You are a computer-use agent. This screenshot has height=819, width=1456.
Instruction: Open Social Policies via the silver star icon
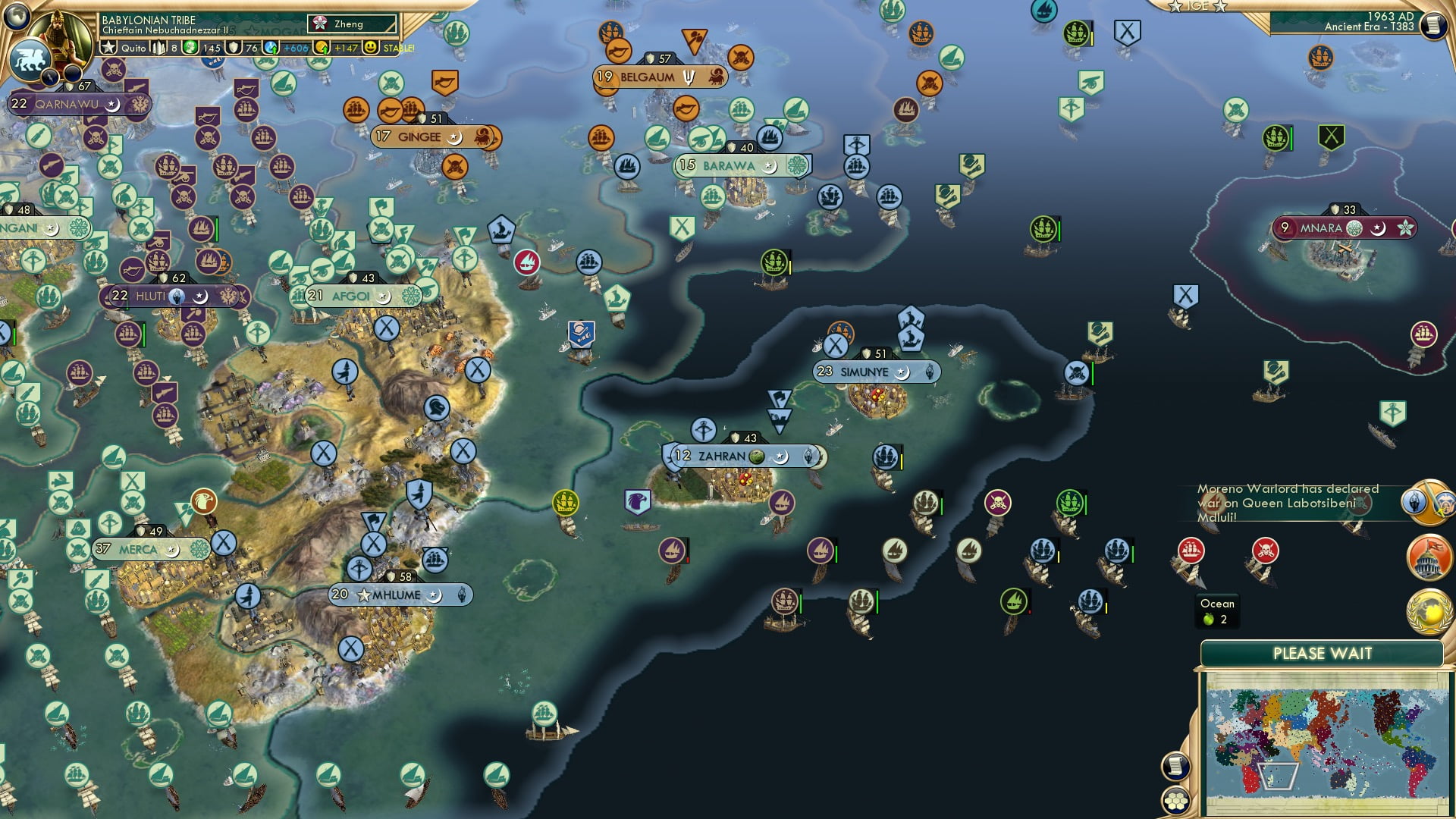point(108,48)
